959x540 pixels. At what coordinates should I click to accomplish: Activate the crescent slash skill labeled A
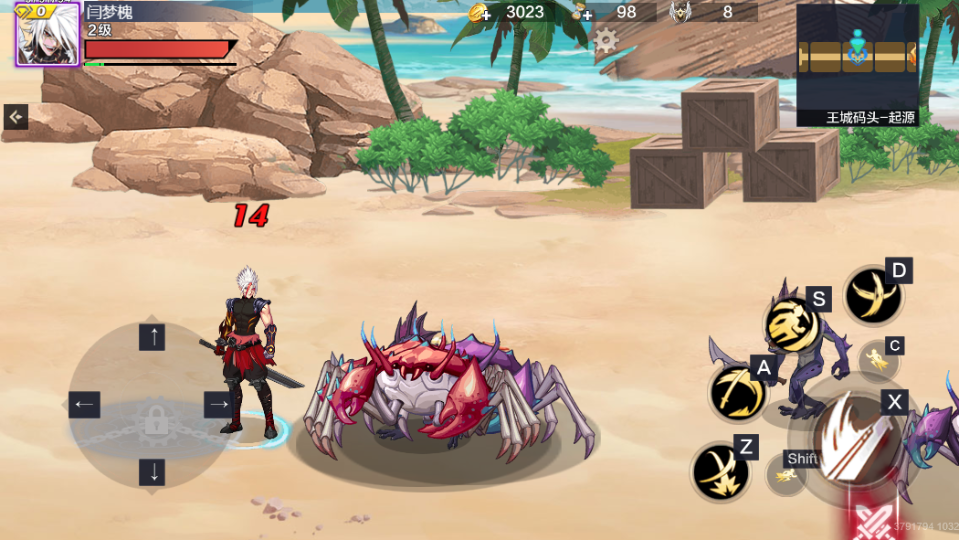pyautogui.click(x=738, y=392)
